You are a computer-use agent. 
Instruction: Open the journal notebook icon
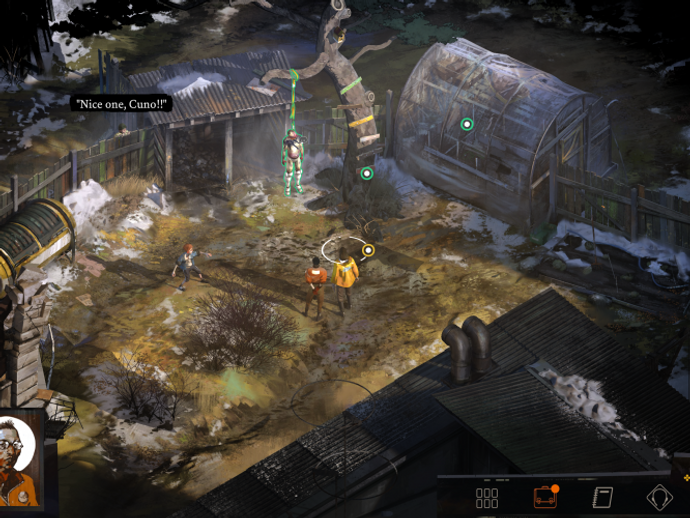[x=602, y=498]
